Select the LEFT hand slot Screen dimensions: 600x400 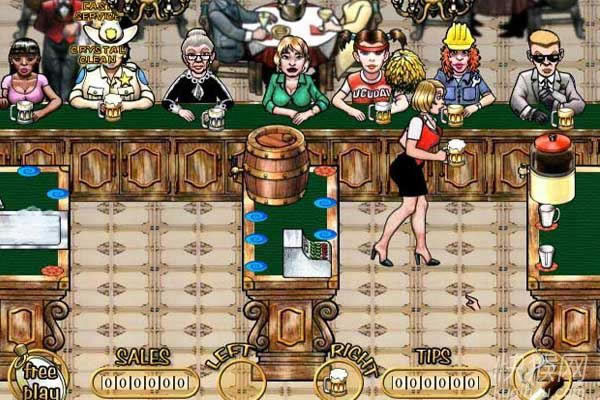241,381
